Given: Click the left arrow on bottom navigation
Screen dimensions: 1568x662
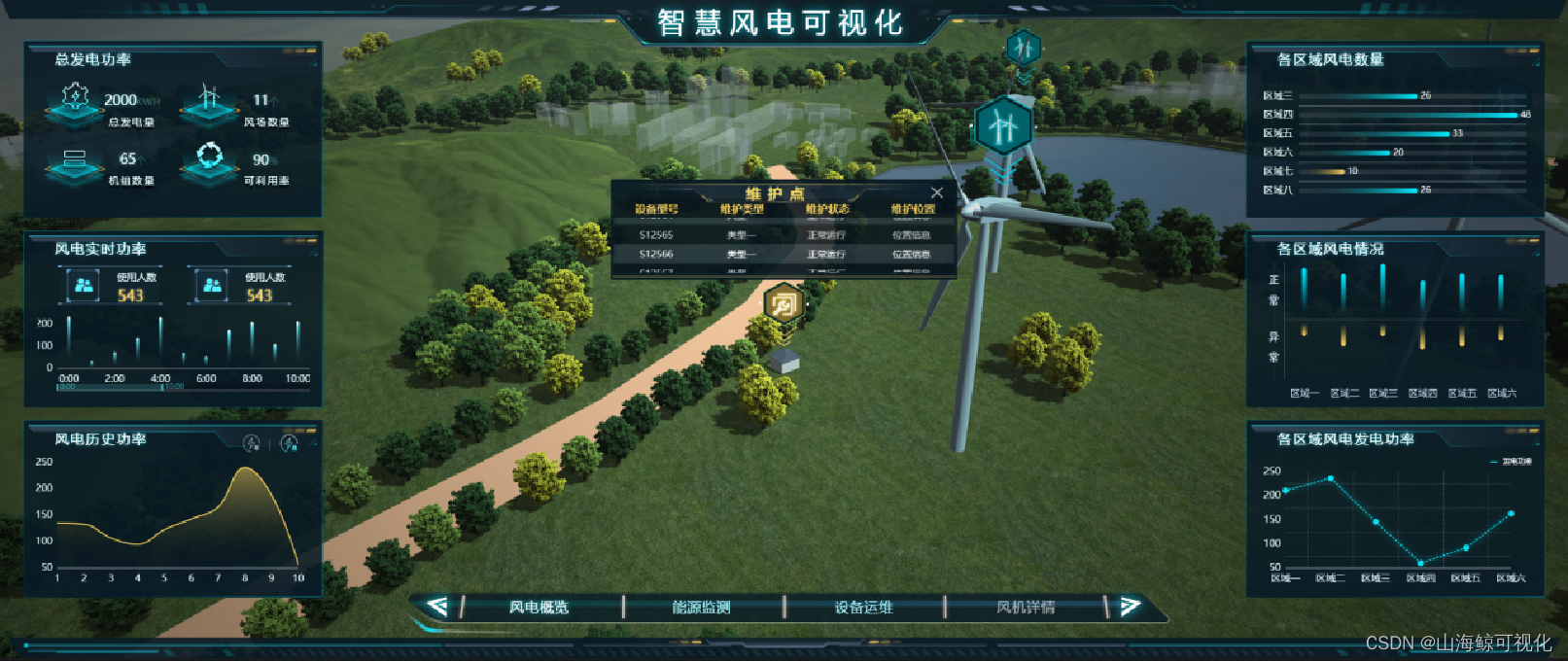Looking at the screenshot, I should click(x=437, y=607).
